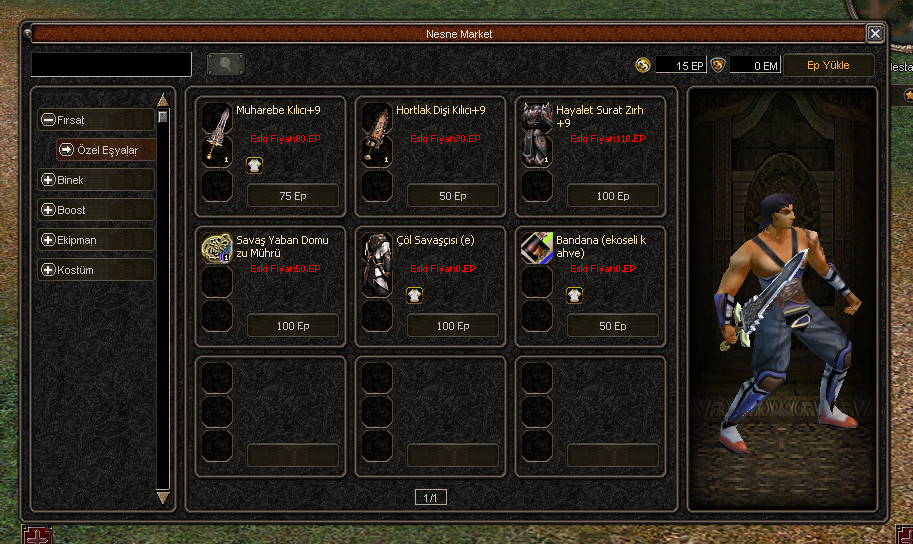
Task: Buy Çöl Savaşçısı (e) price button
Action: (x=453, y=326)
